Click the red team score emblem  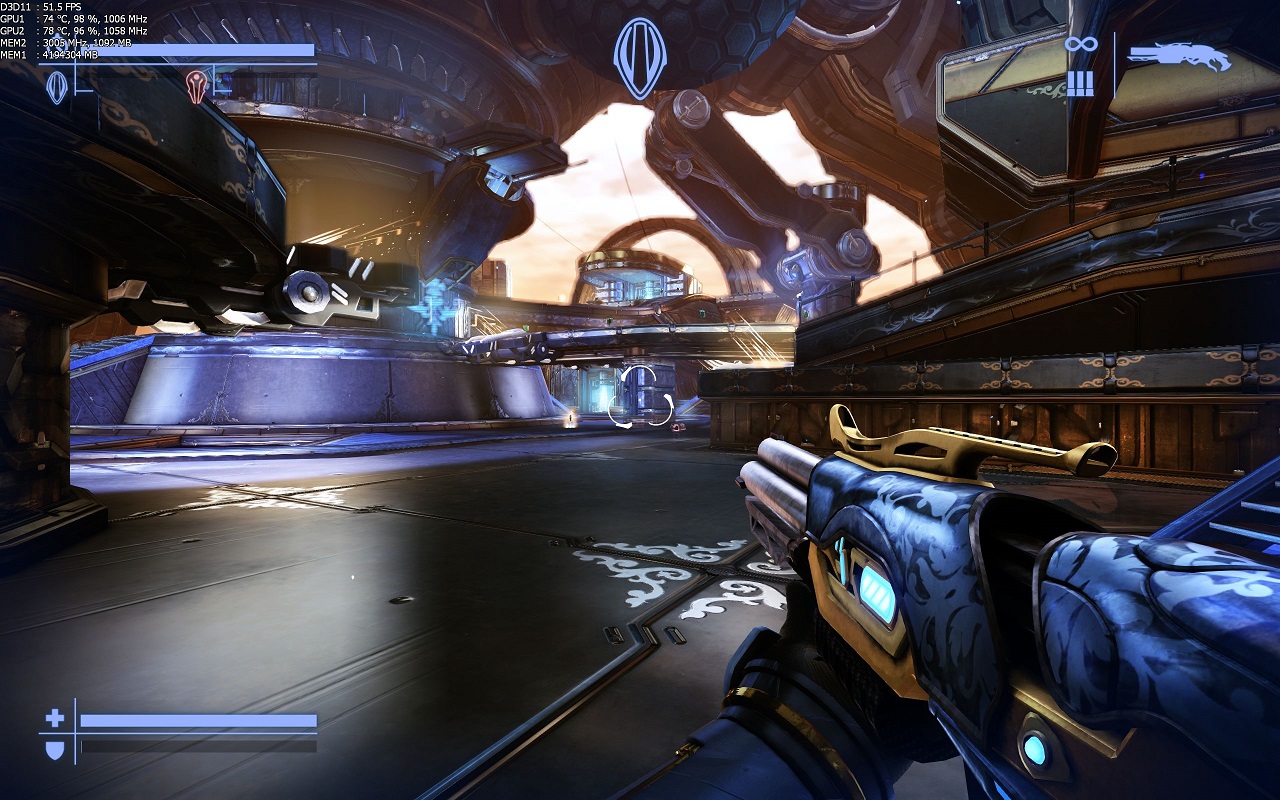(197, 86)
